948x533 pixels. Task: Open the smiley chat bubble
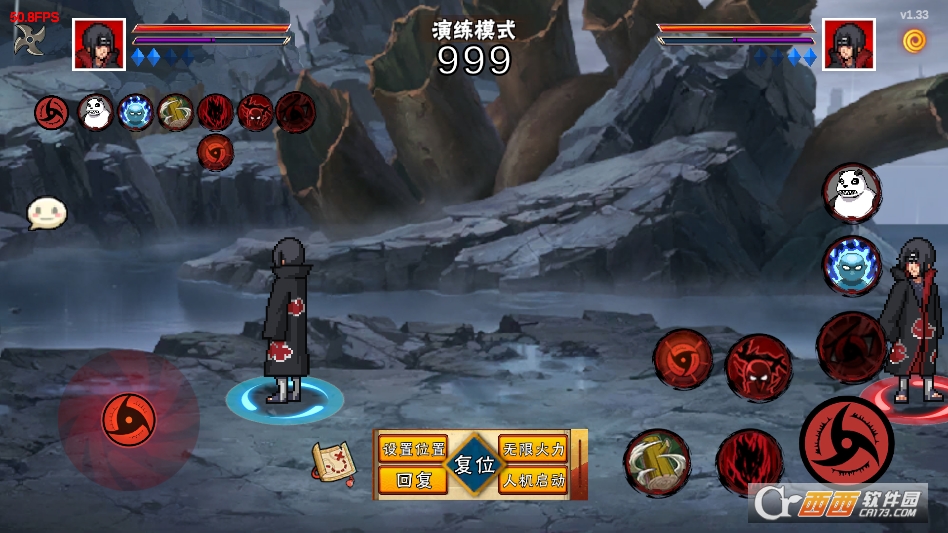[x=46, y=212]
